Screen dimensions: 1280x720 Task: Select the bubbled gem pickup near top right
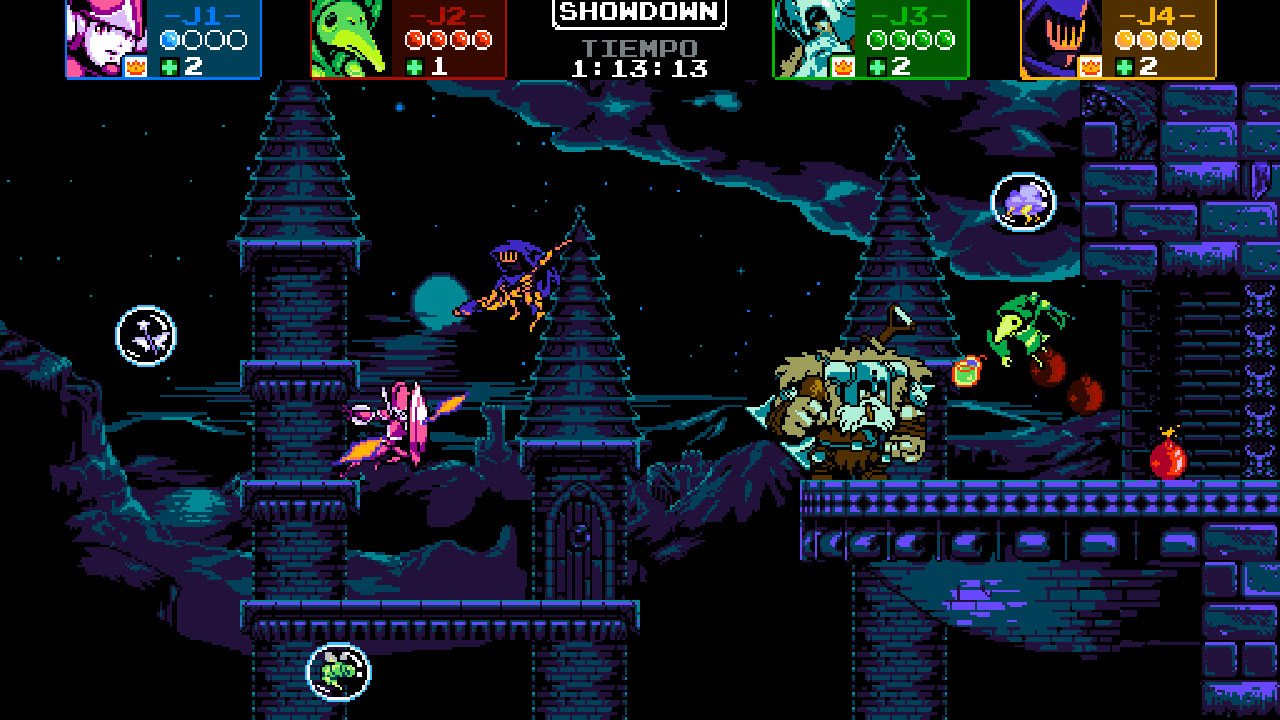point(1022,202)
